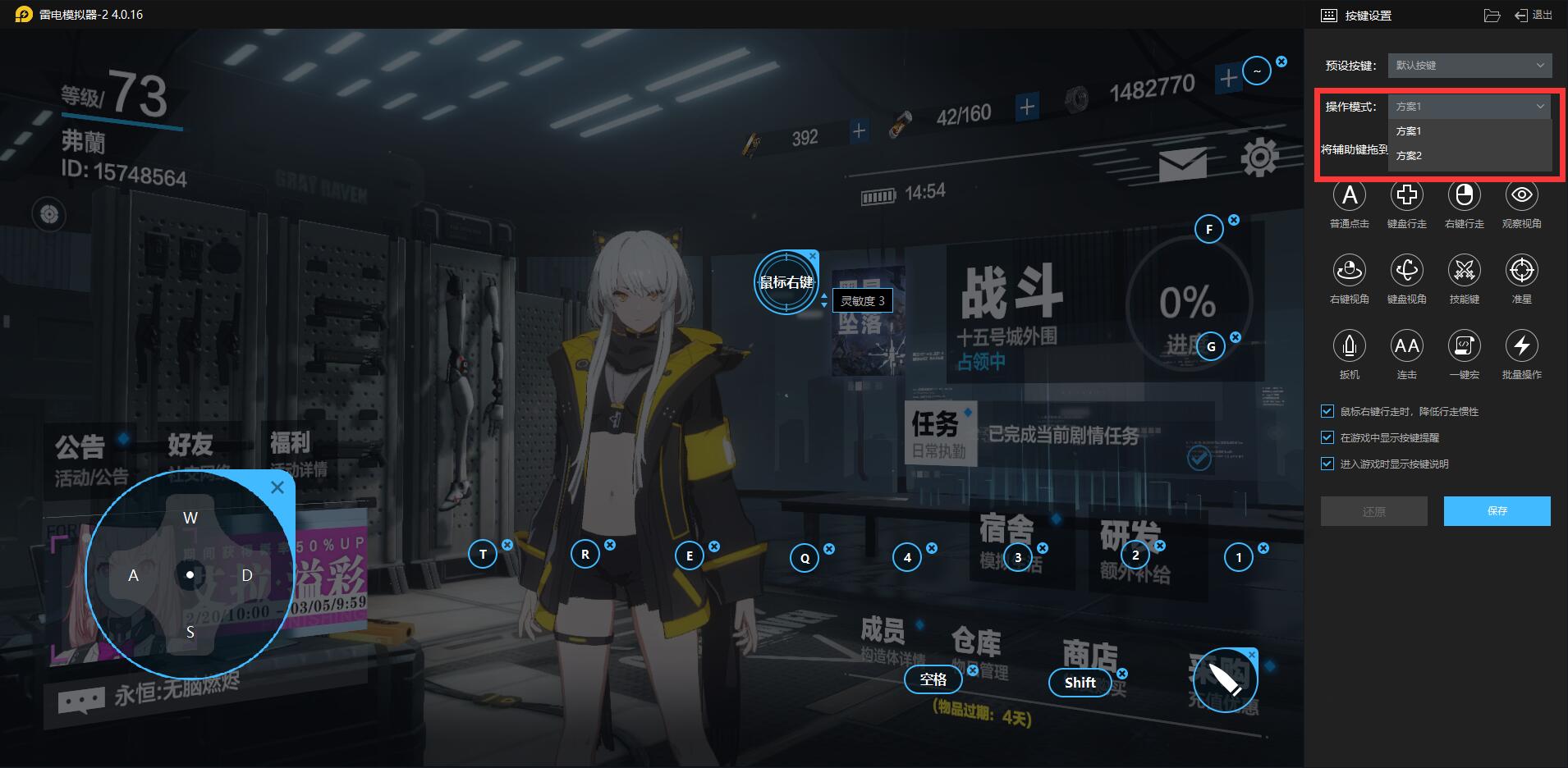Viewport: 1568px width, 768px height.
Task: Select the 准星 crosshair tool
Action: [x=1521, y=271]
